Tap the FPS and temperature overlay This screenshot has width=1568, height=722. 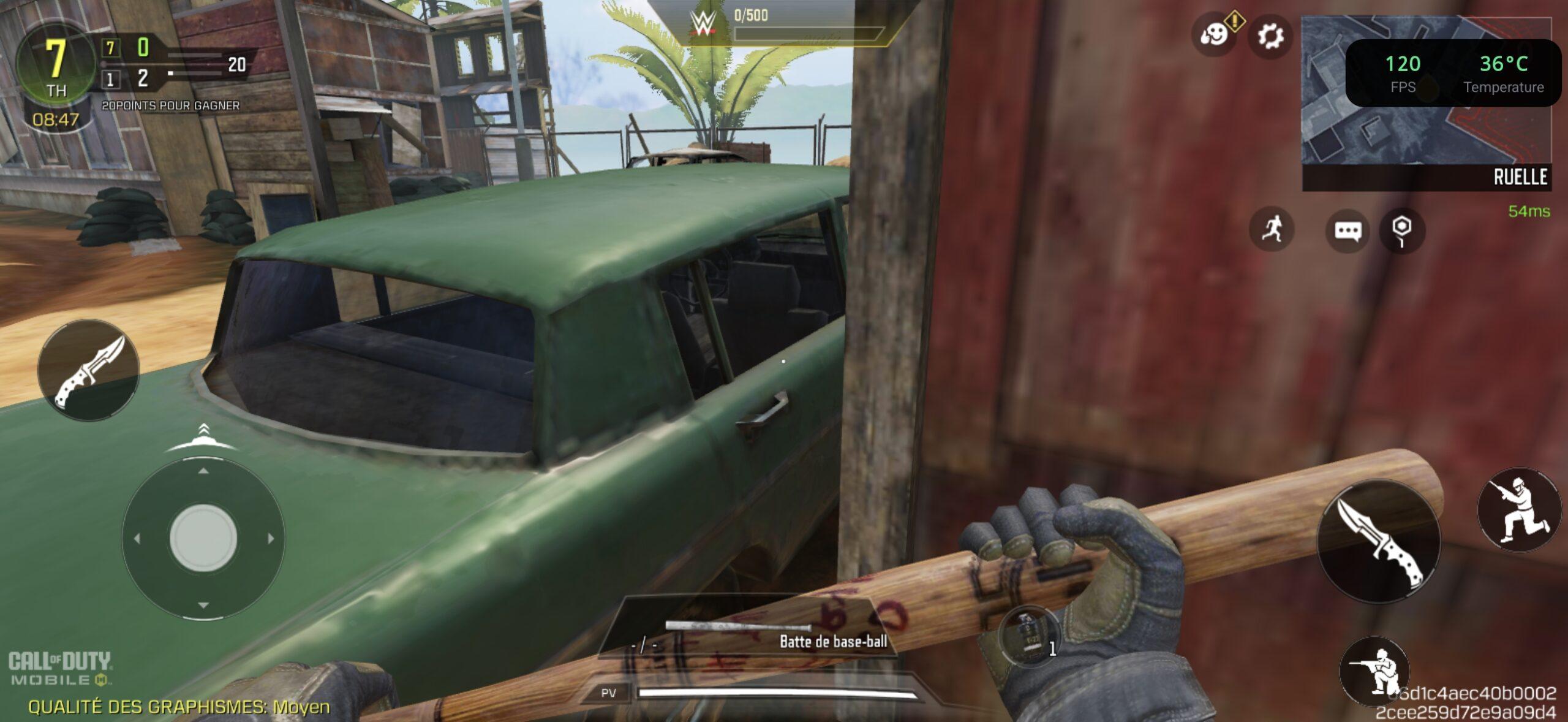[1452, 74]
